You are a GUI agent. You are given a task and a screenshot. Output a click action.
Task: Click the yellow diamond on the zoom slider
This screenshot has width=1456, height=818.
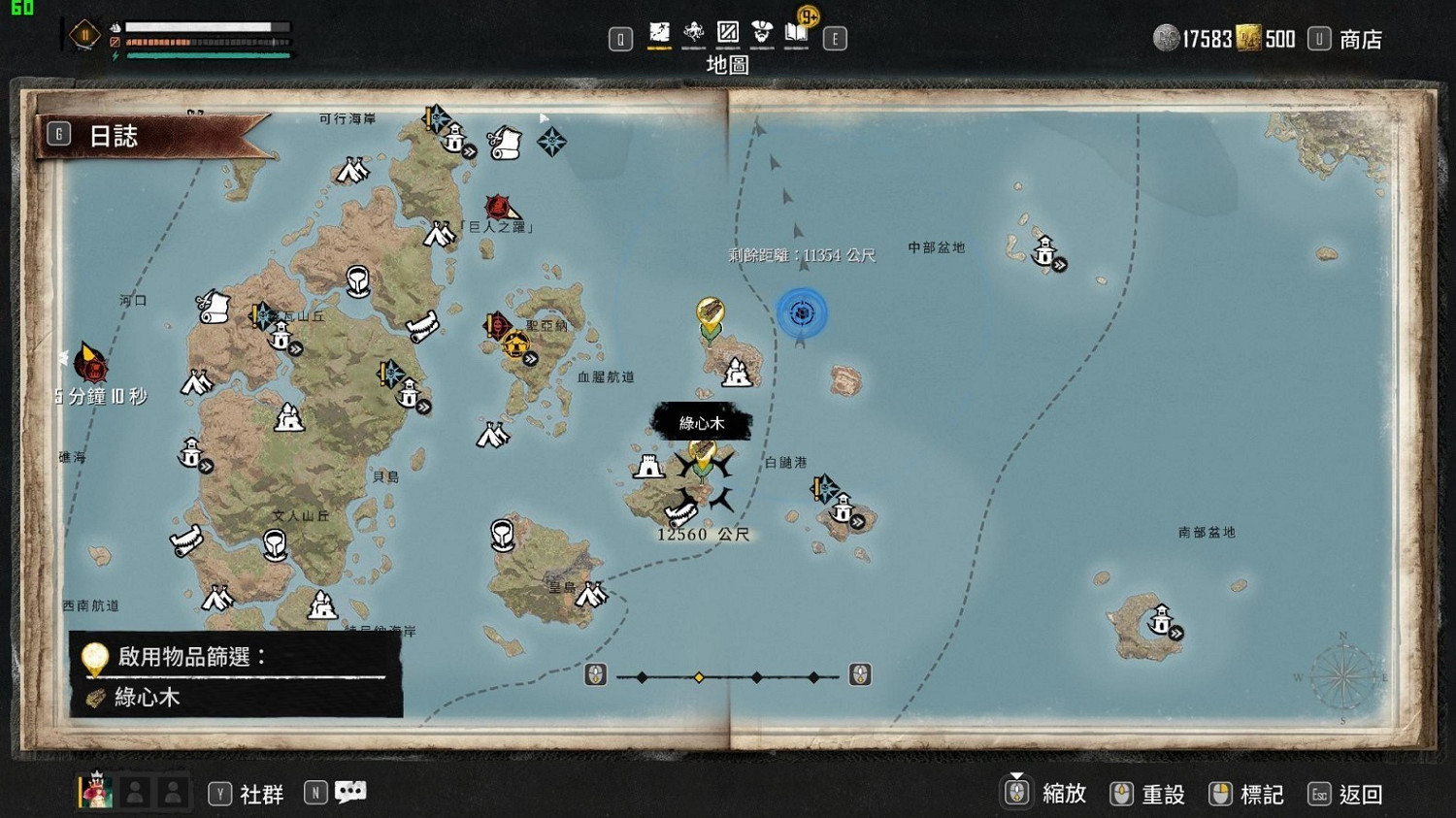coord(699,677)
